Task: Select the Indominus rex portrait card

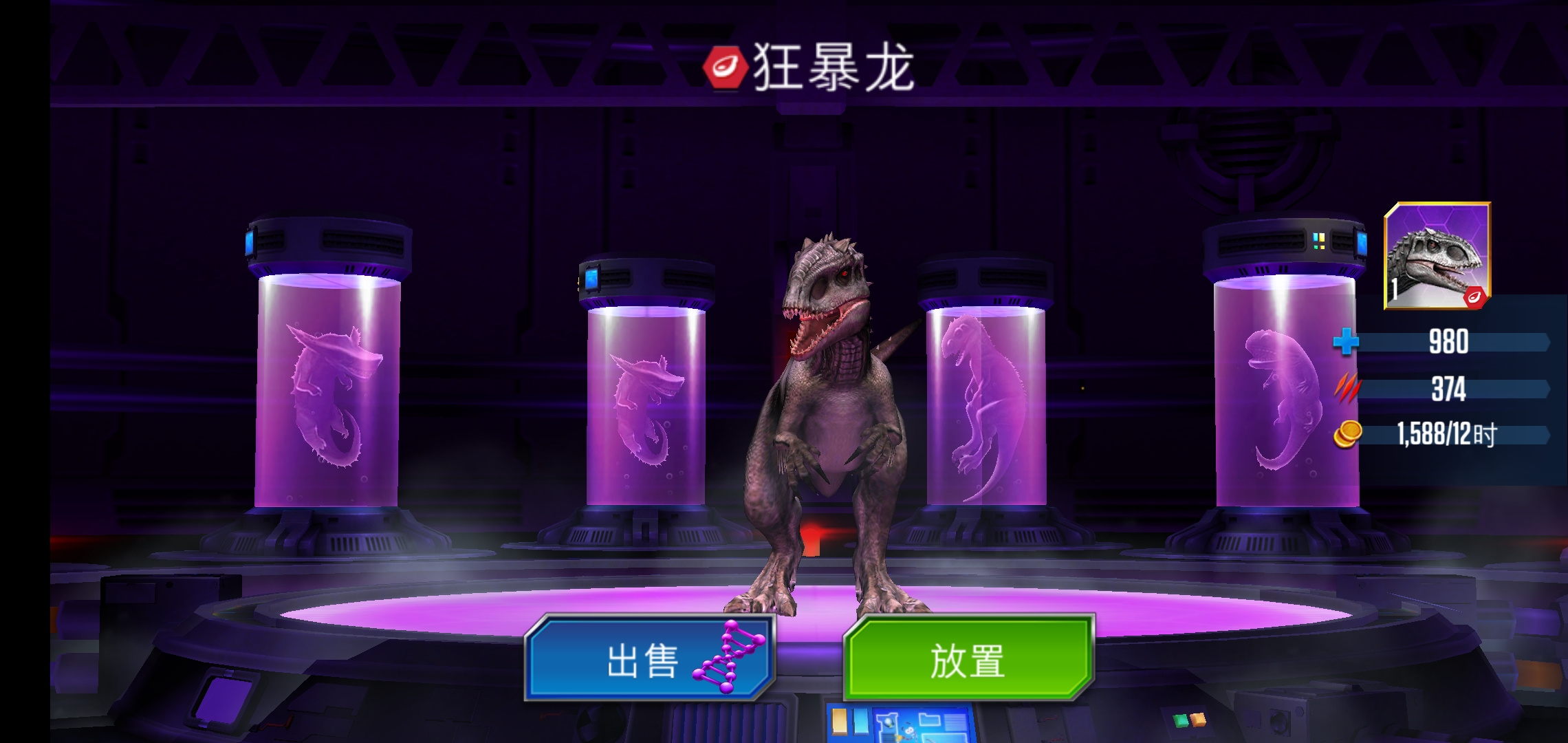Action: tap(1437, 256)
